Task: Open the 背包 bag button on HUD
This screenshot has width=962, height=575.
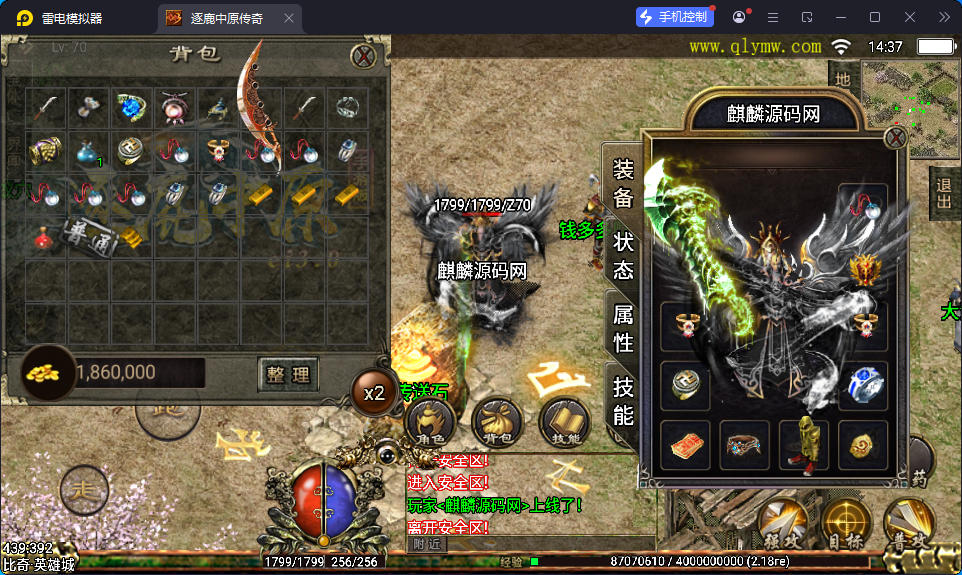Action: tap(496, 420)
